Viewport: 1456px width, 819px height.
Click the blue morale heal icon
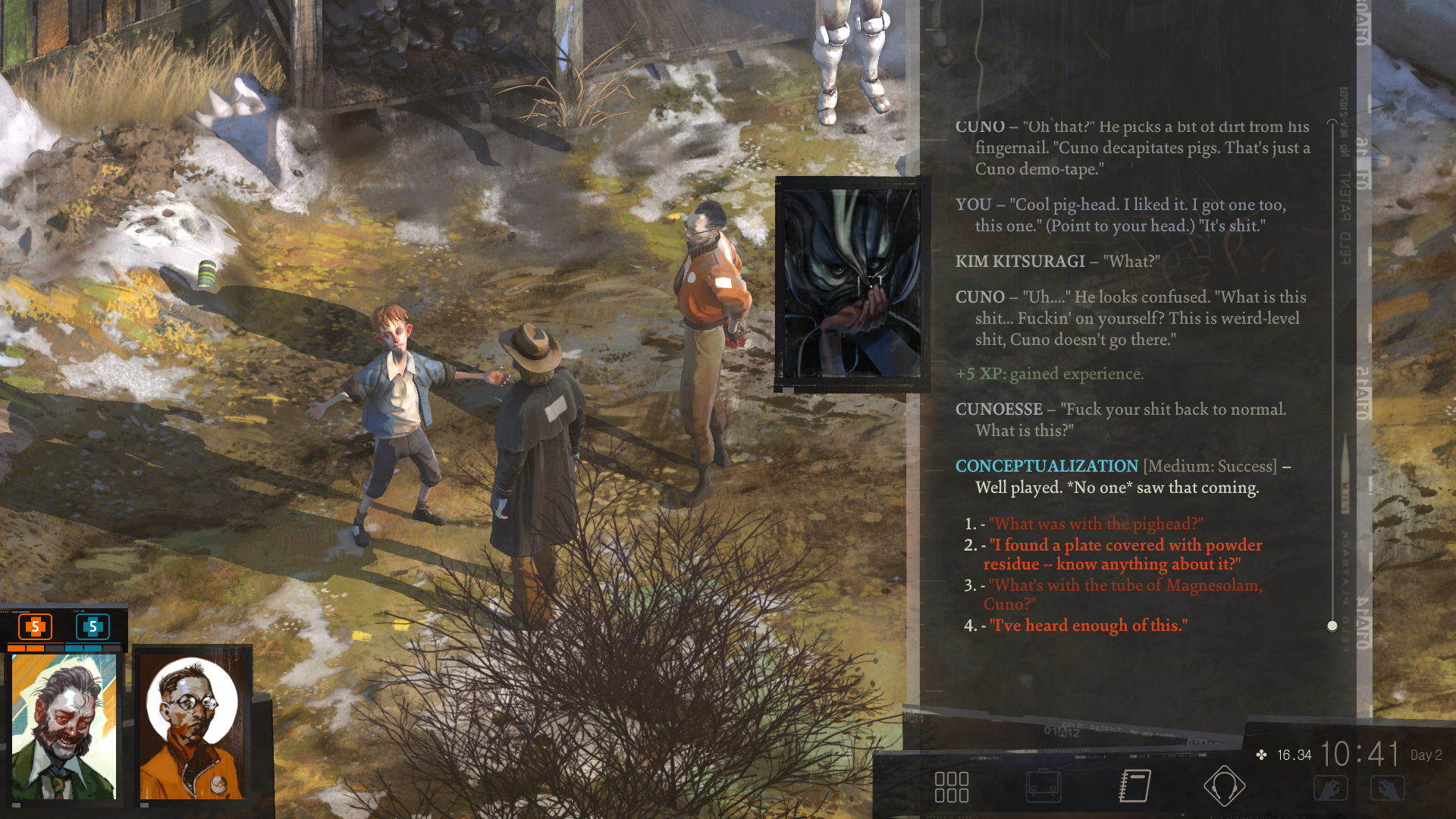93,627
